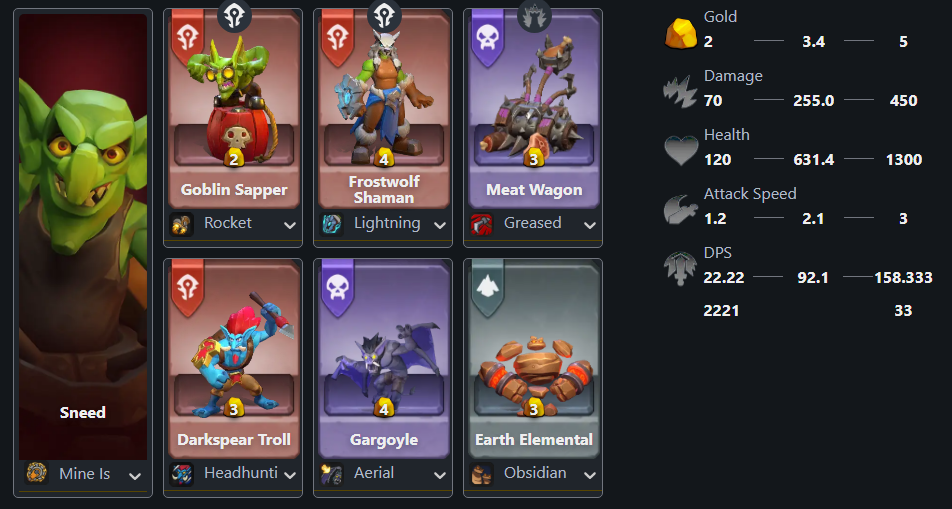Open Sneed's Mine Is talent dropdown
The height and width of the screenshot is (509, 952).
pyautogui.click(x=84, y=474)
